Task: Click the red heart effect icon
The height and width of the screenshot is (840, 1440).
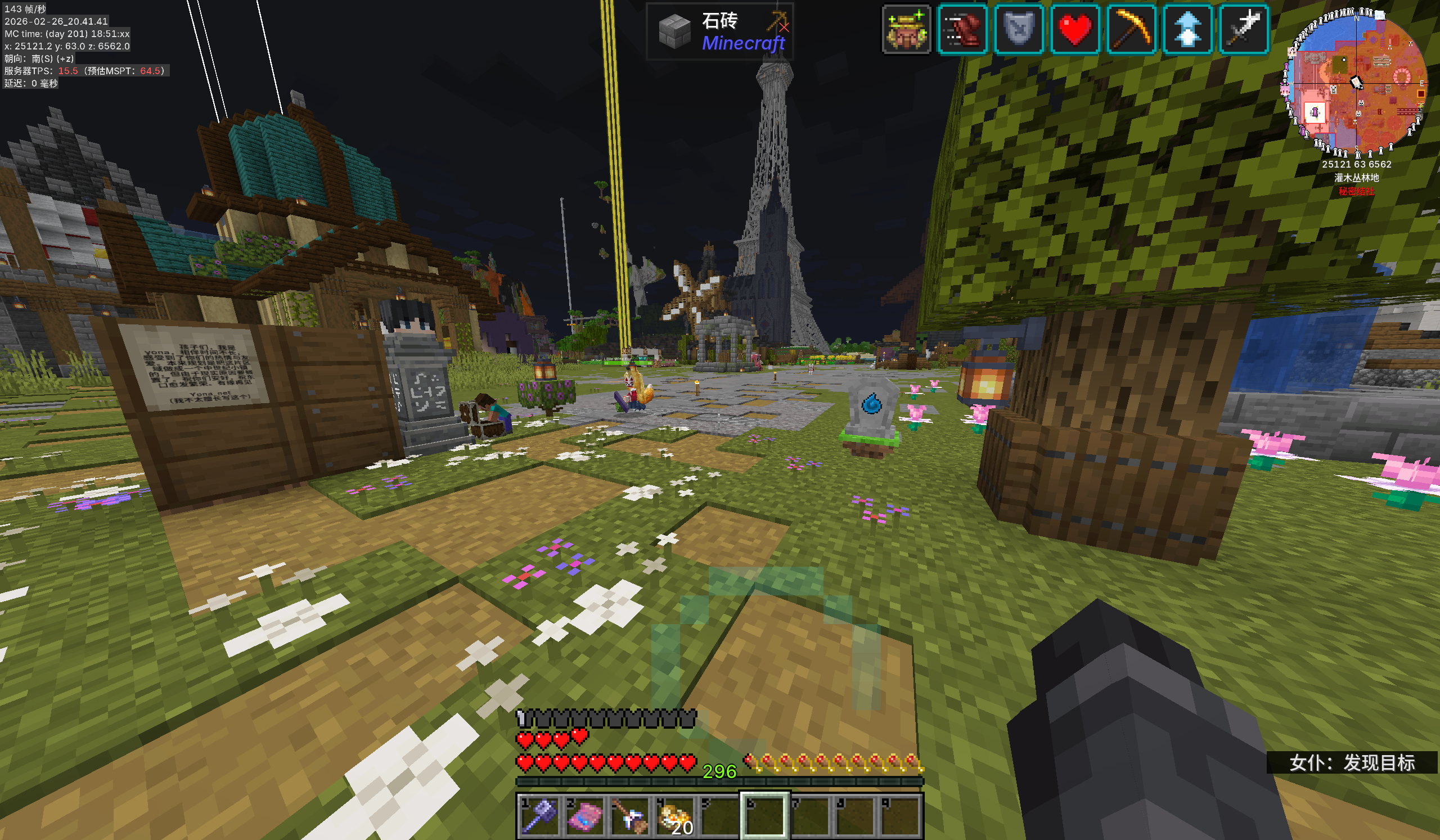Action: (1075, 30)
